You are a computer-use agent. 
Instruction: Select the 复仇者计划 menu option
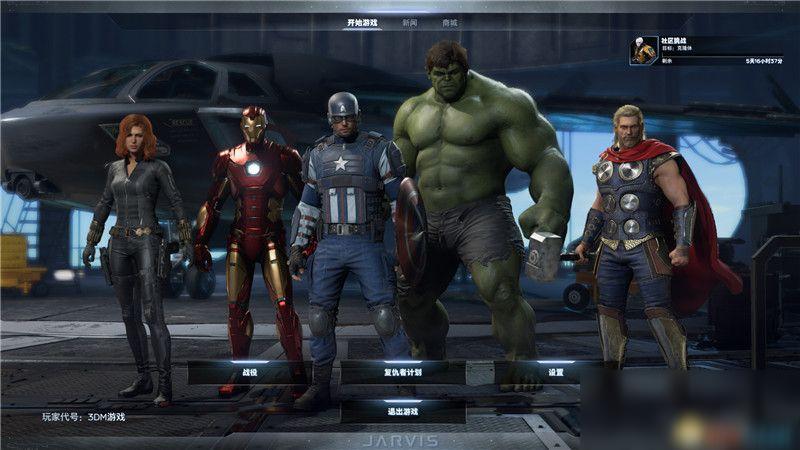(402, 372)
